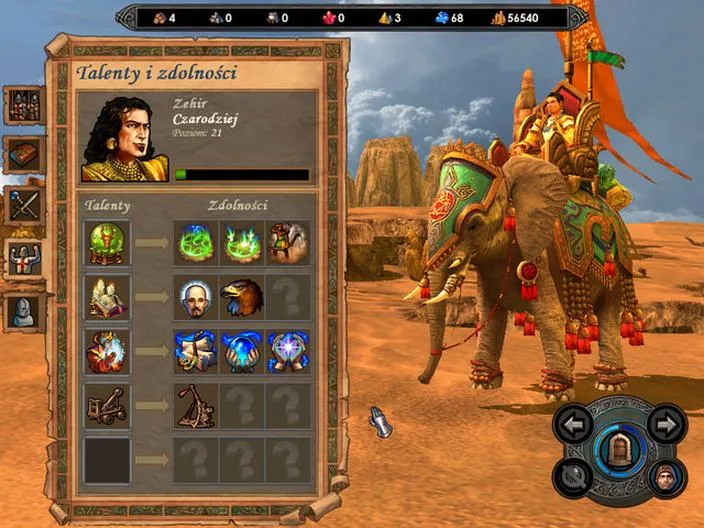The height and width of the screenshot is (528, 704).
Task: Select the red-robed sorcerer talent
Action: [107, 351]
